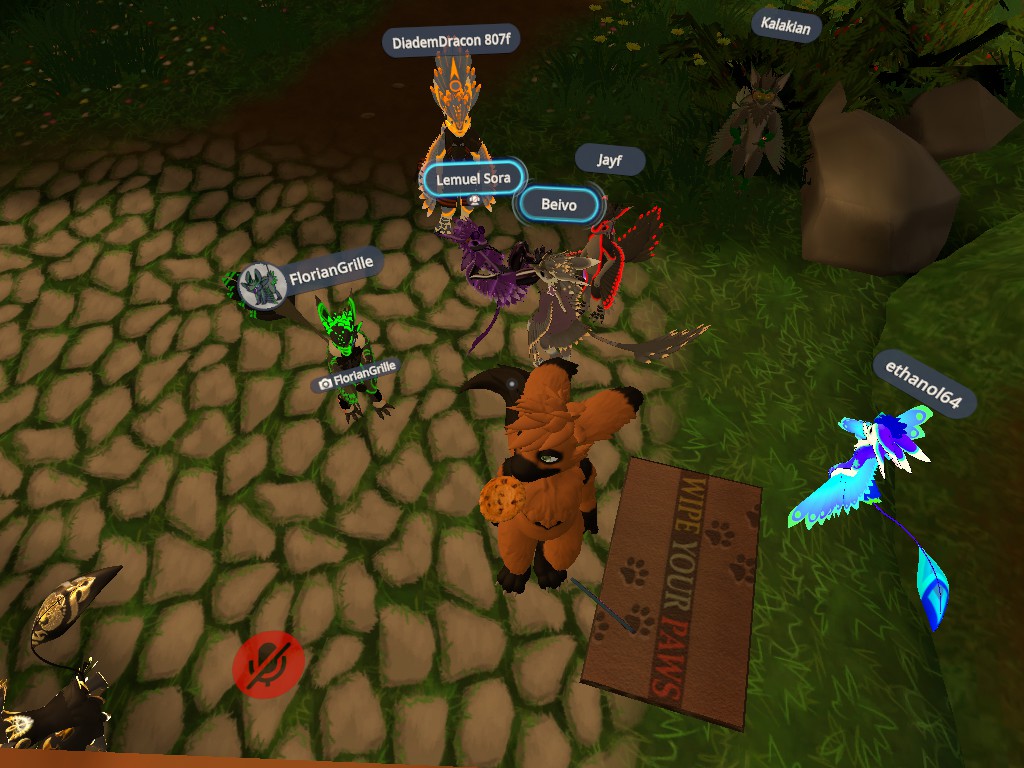1024x768 pixels.
Task: Pick the ethanol64 player nameplate
Action: click(x=923, y=384)
